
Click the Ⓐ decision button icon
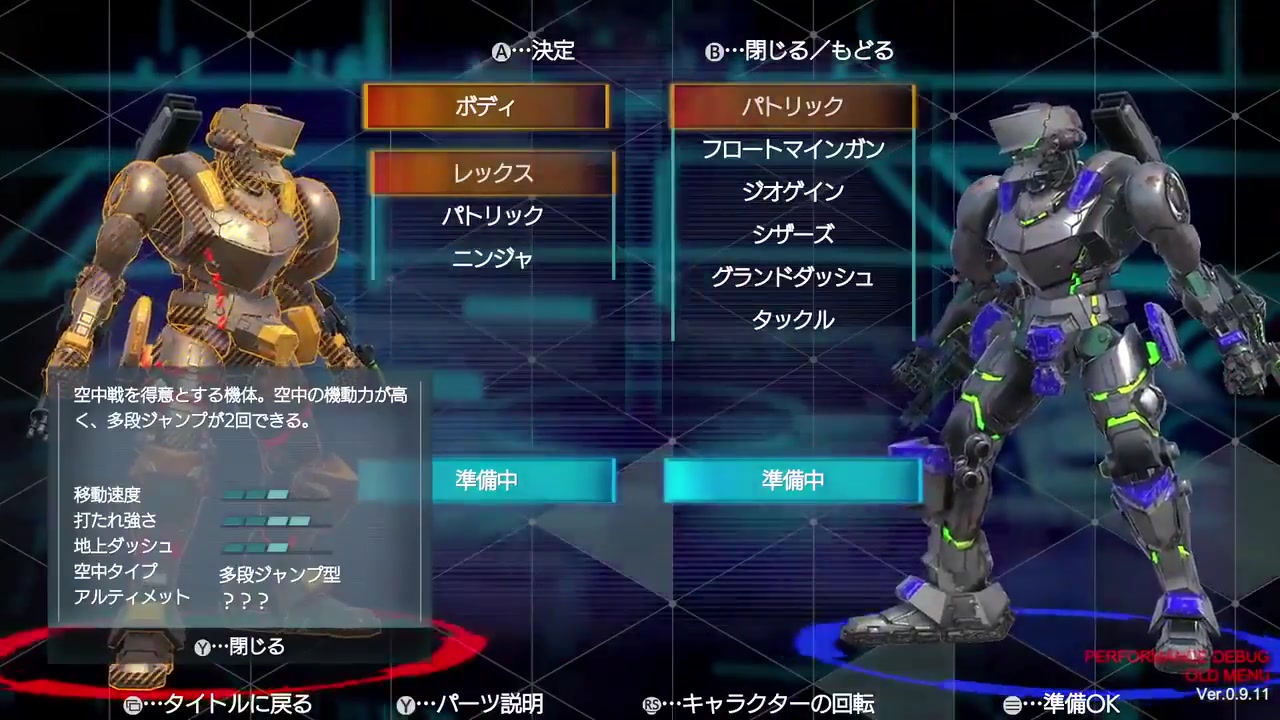click(500, 52)
